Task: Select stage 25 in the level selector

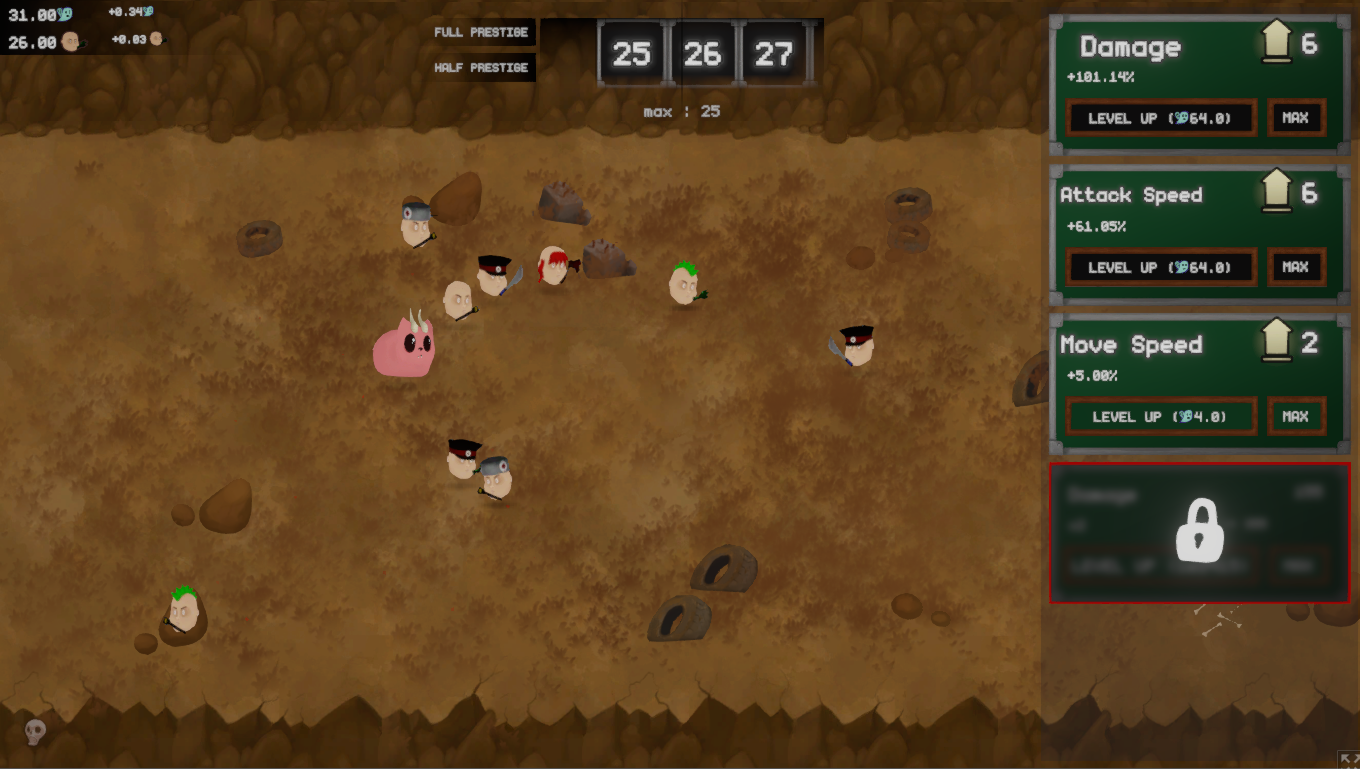Action: tap(631, 54)
